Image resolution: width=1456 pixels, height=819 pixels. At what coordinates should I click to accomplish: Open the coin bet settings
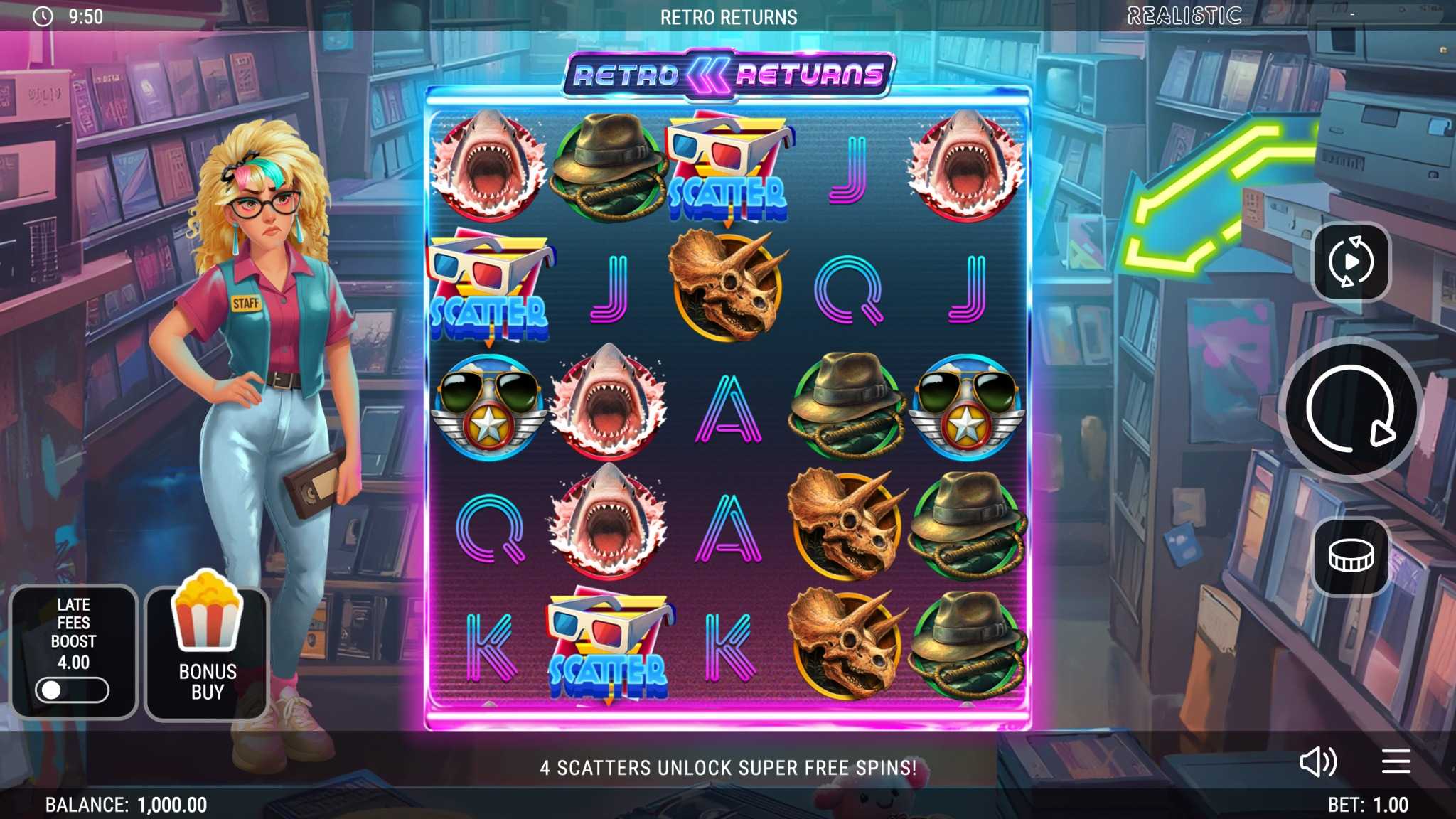[x=1351, y=556]
